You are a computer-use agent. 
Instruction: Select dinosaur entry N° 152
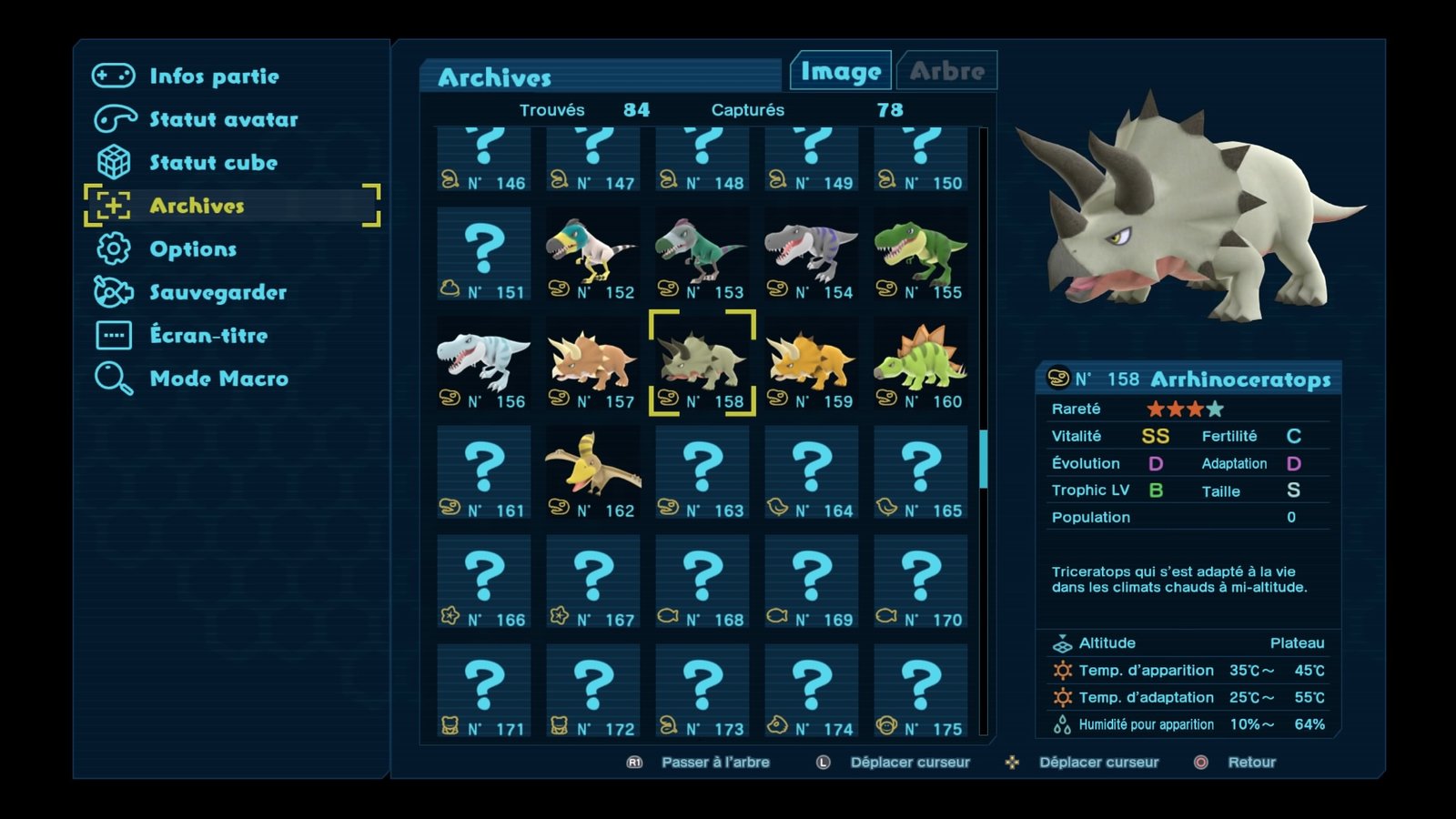tap(592, 255)
